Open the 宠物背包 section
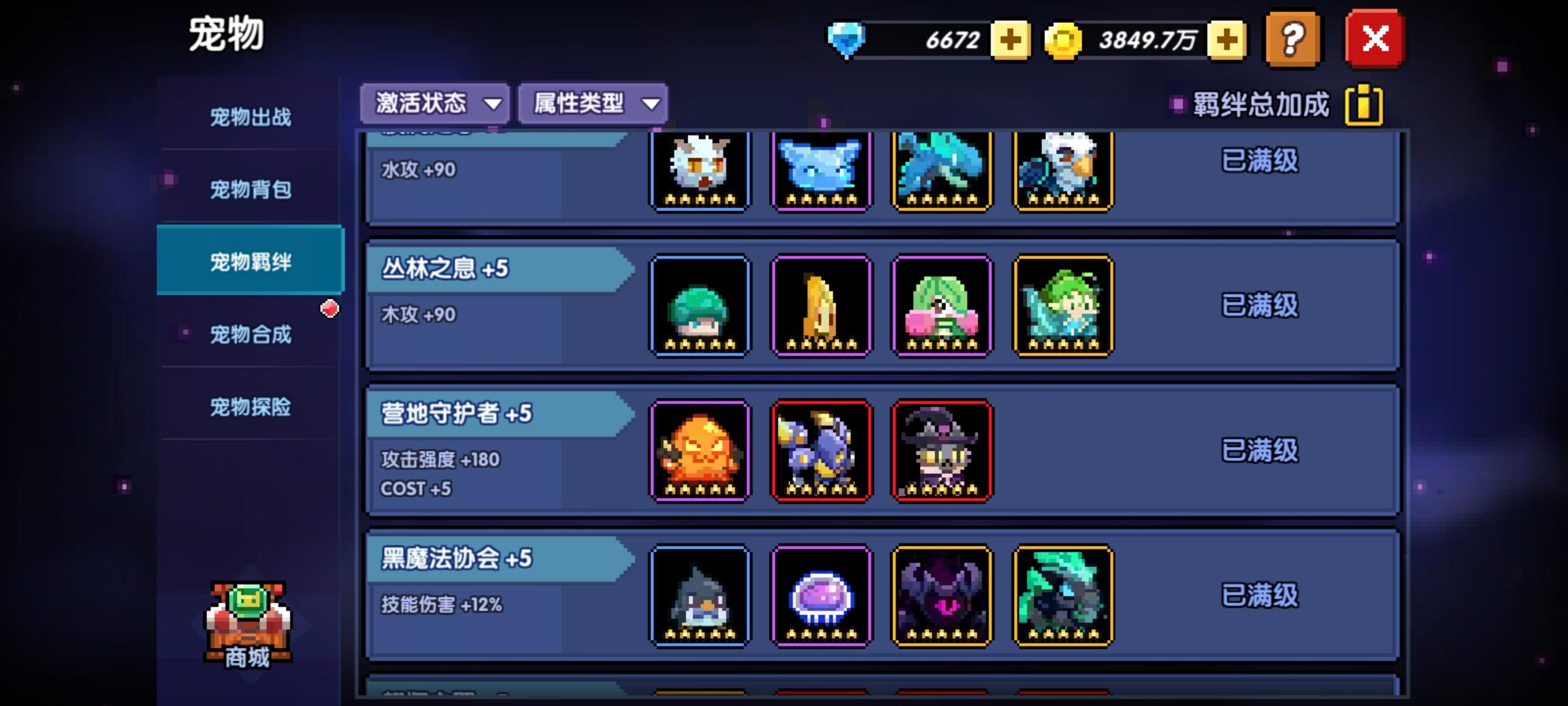The width and height of the screenshot is (1568, 706). coord(250,190)
